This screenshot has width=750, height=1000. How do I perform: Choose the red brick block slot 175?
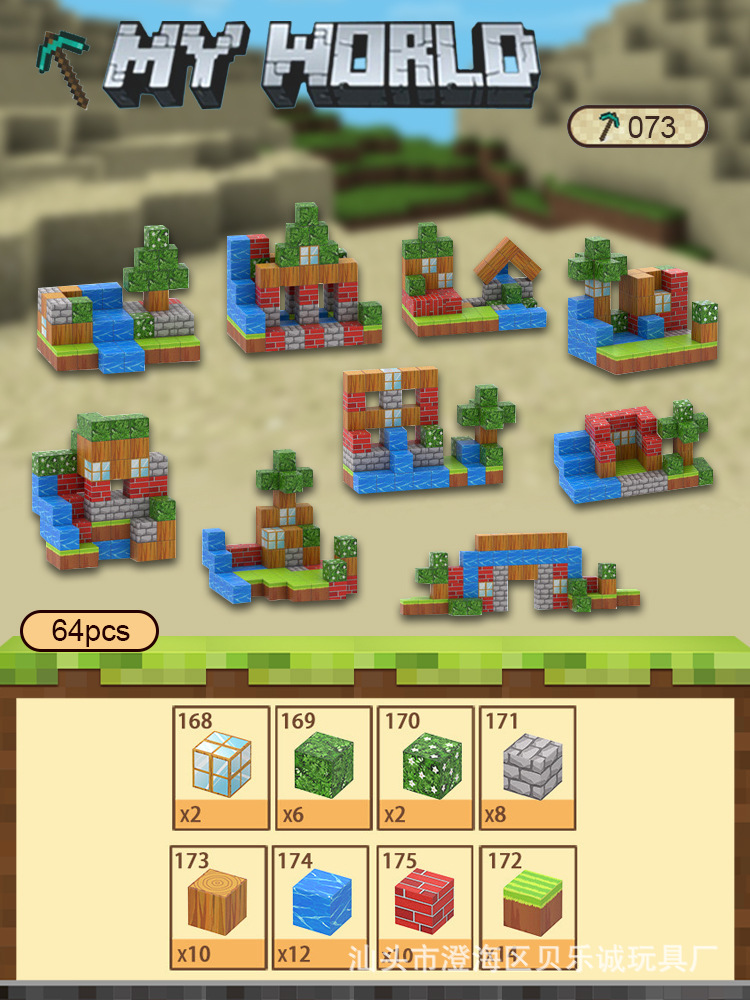(425, 907)
